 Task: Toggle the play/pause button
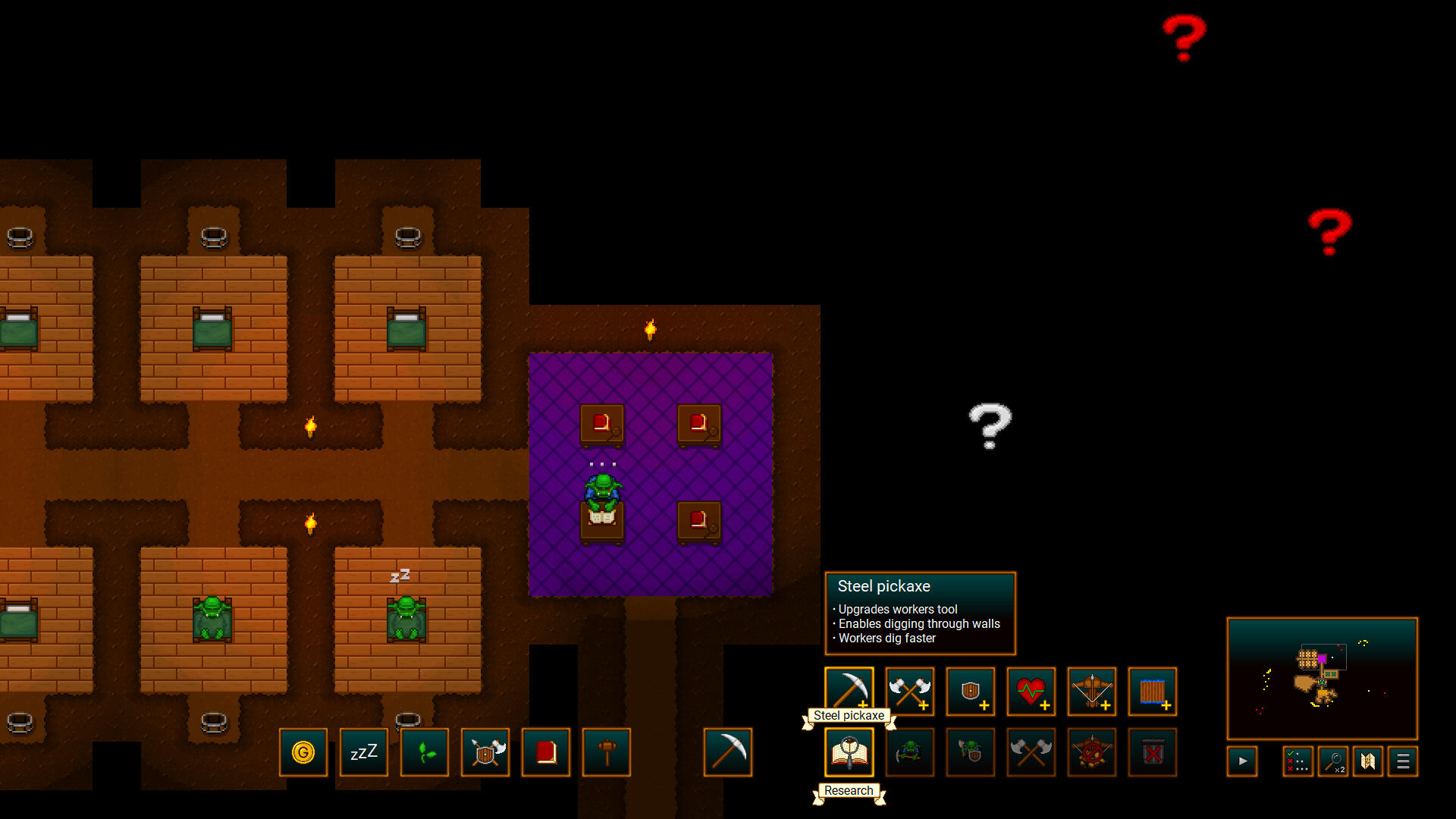pos(1242,761)
